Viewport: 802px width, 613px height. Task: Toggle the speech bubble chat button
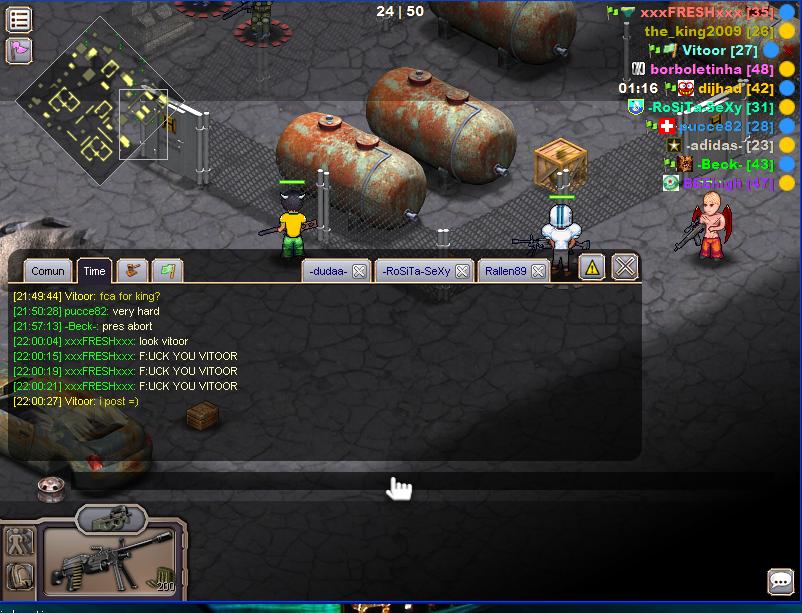781,581
